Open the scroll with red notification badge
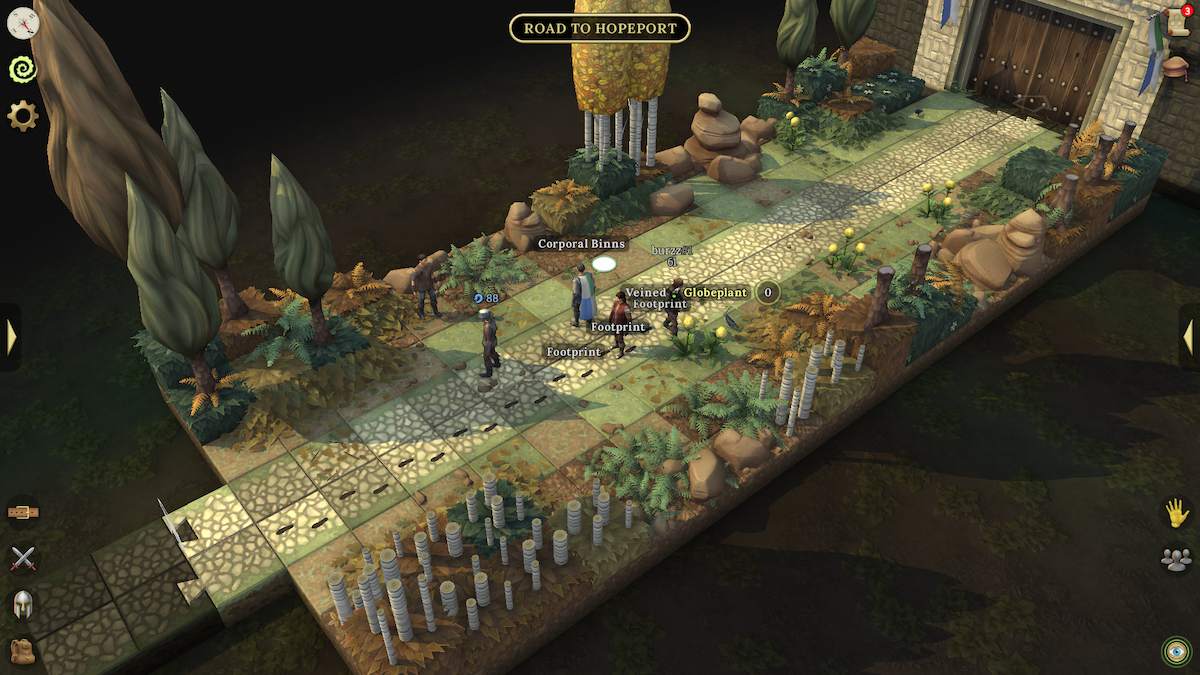This screenshot has width=1200, height=675. click(x=1177, y=22)
